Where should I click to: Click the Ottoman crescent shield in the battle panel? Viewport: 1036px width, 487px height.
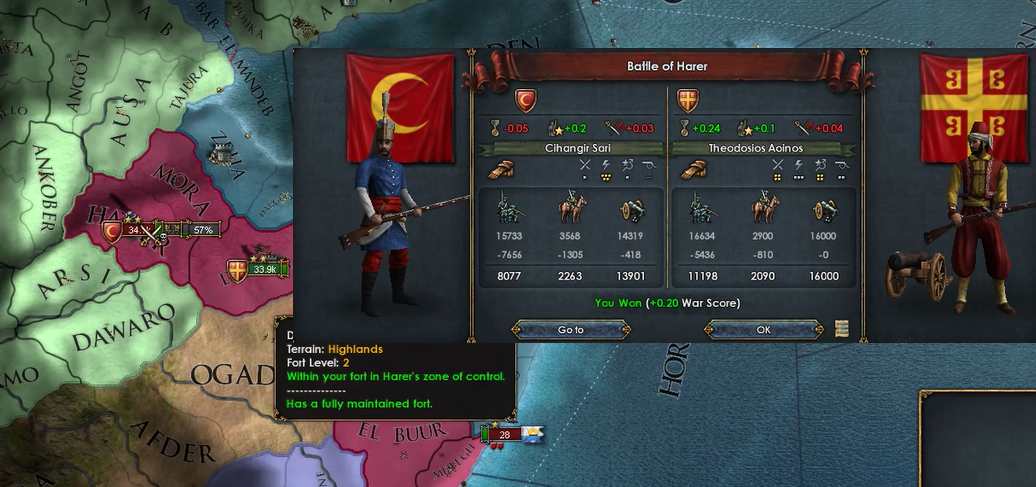[527, 100]
